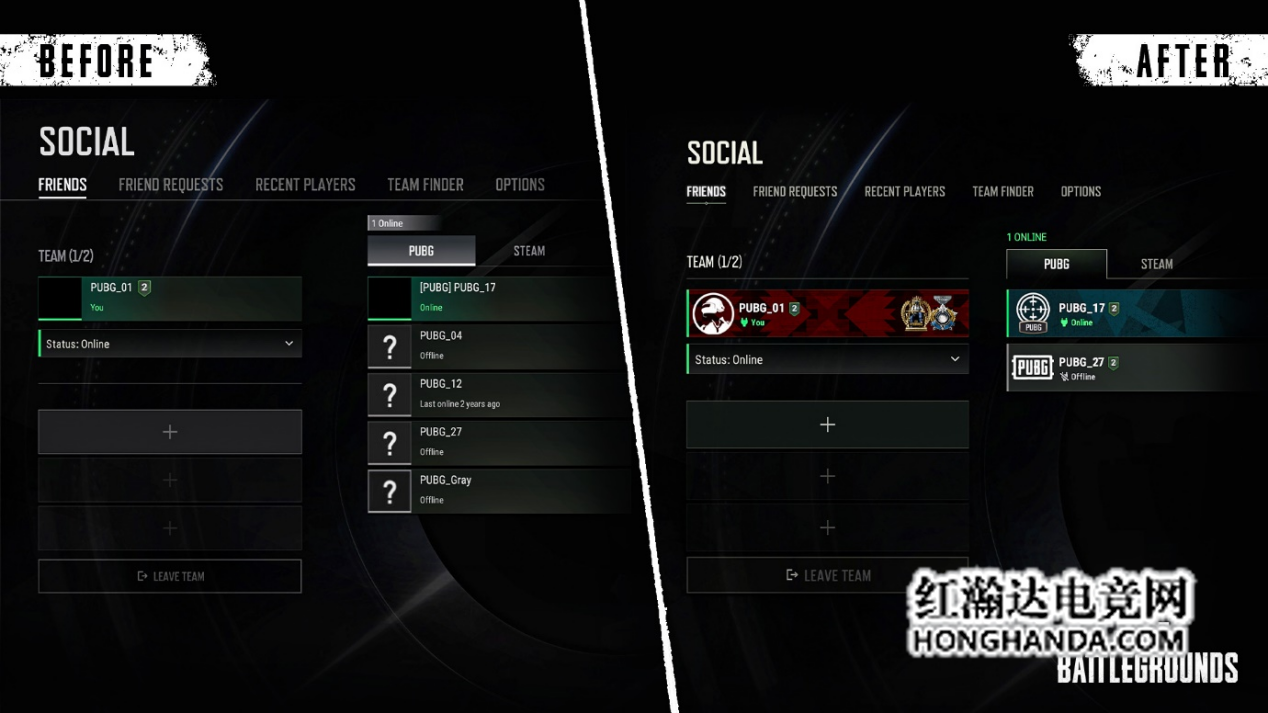Expand the Status dropdown in the Before panel

170,344
